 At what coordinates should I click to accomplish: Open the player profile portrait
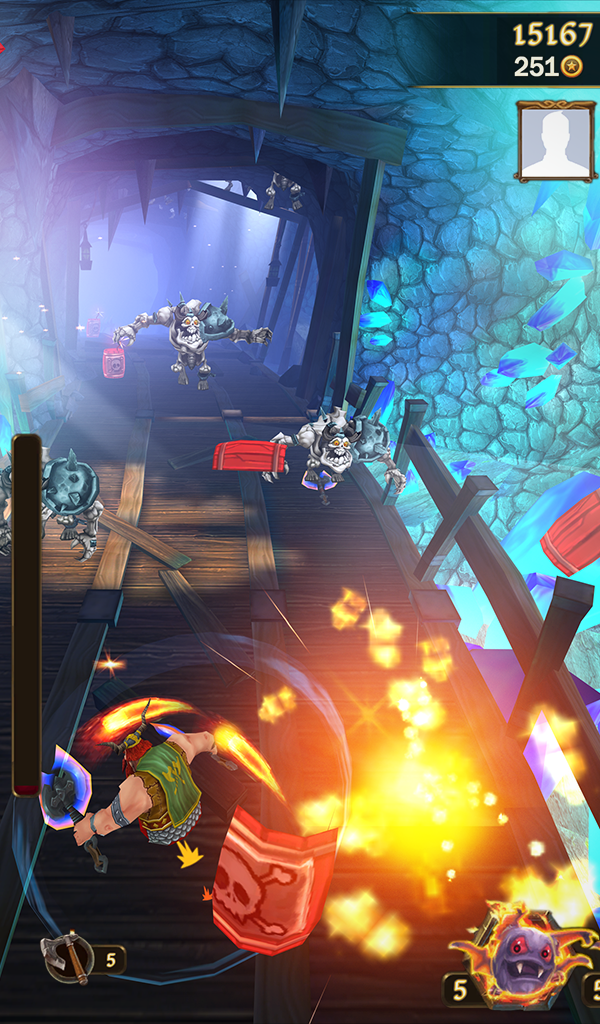556,141
